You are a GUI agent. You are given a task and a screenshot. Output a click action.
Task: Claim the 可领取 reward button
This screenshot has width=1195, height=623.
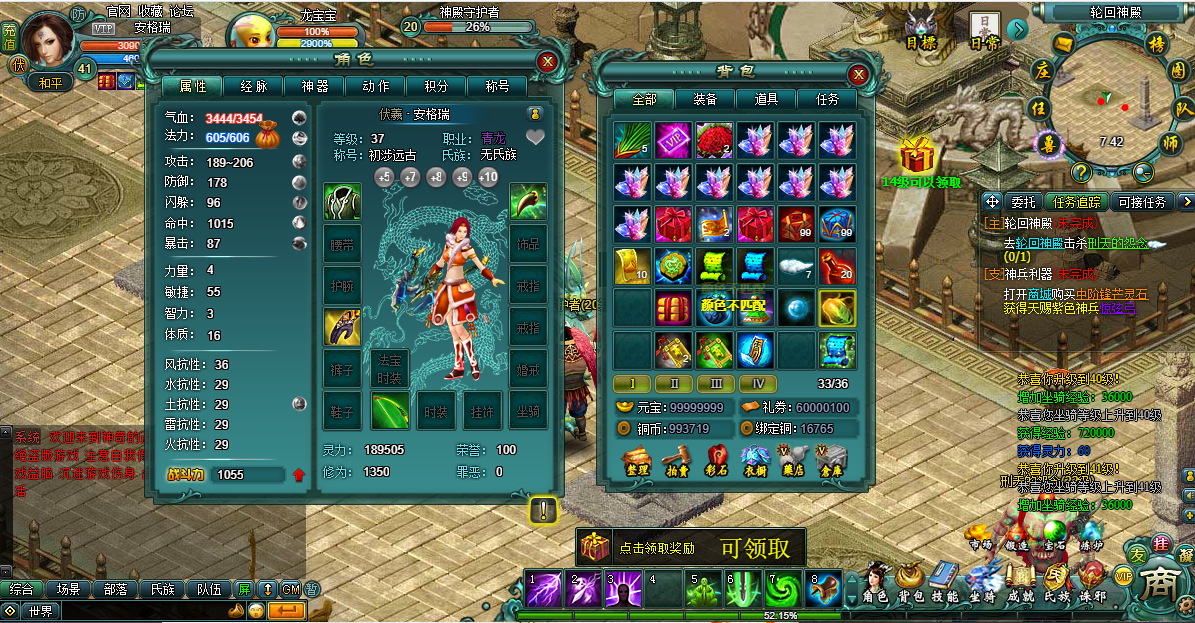click(x=755, y=548)
